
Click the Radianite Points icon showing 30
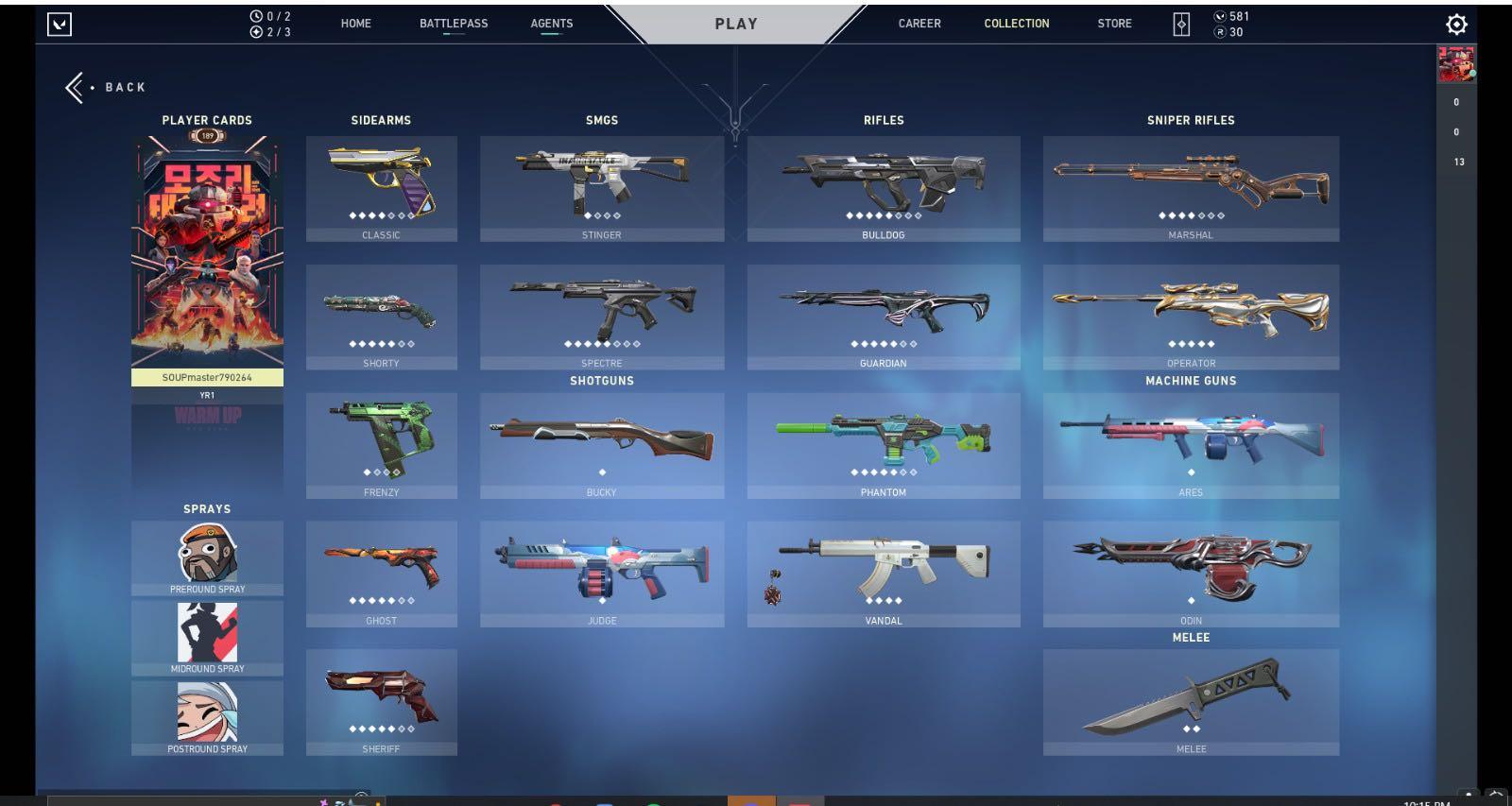pos(1220,30)
